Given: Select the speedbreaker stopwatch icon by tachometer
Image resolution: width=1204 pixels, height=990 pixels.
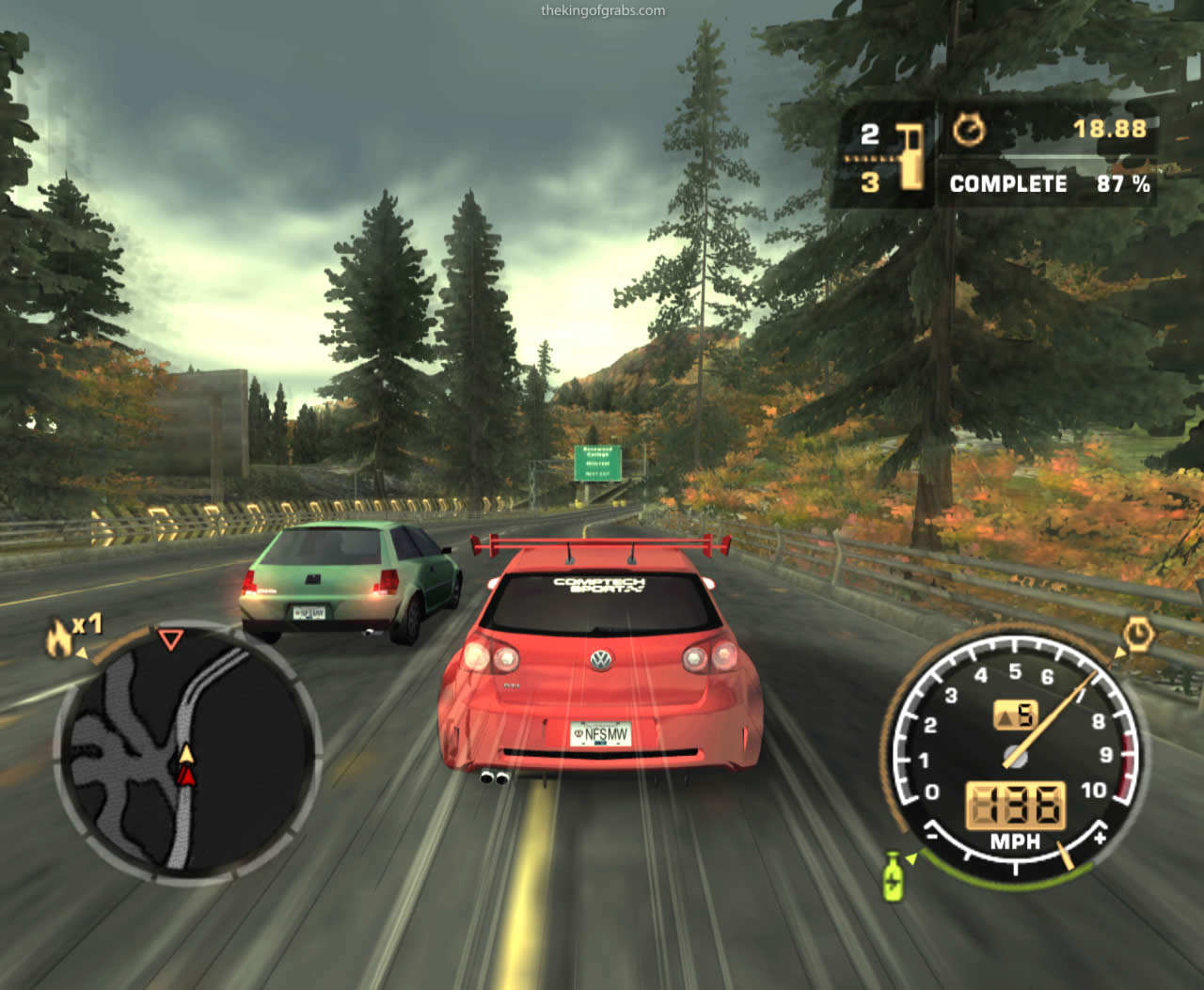Looking at the screenshot, I should 1138,636.
